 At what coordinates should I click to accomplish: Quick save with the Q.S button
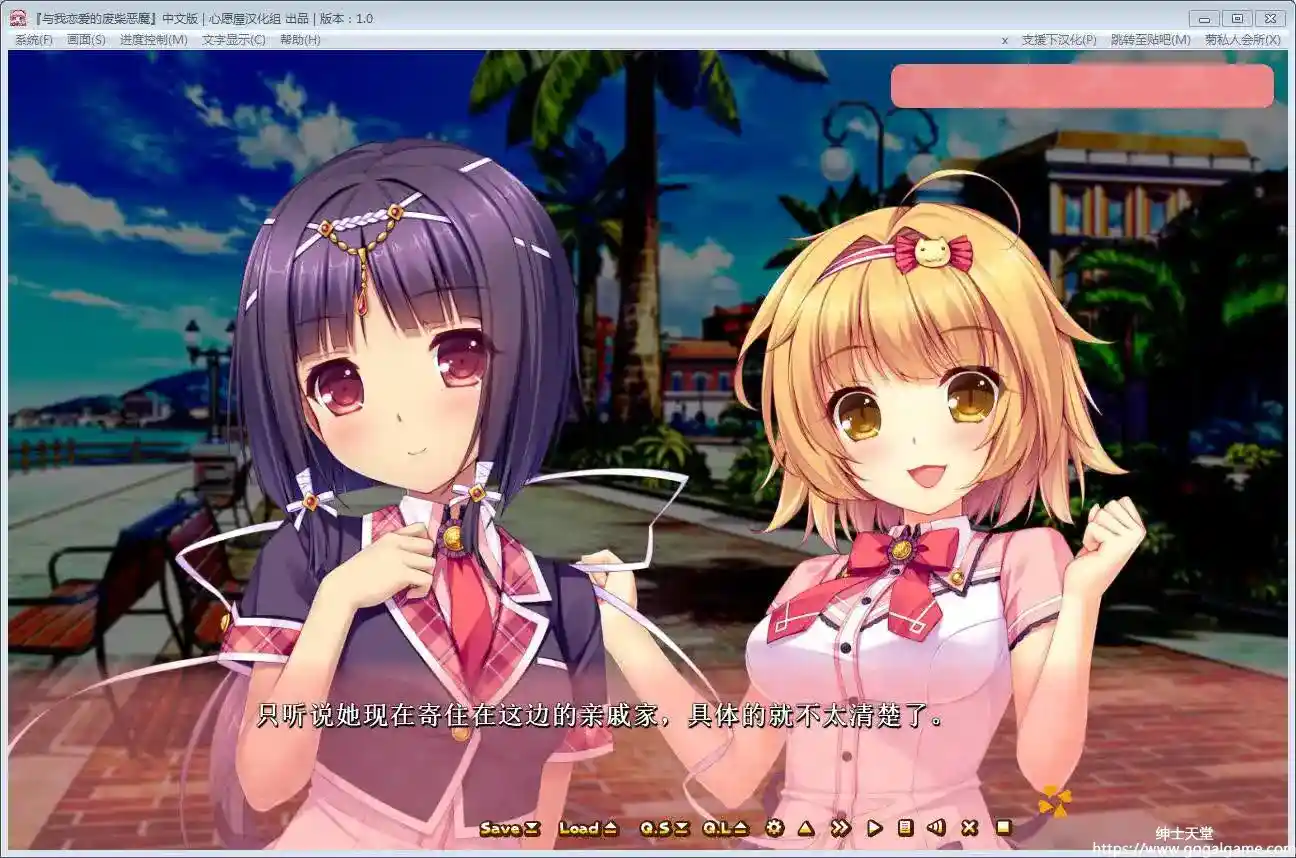click(664, 828)
